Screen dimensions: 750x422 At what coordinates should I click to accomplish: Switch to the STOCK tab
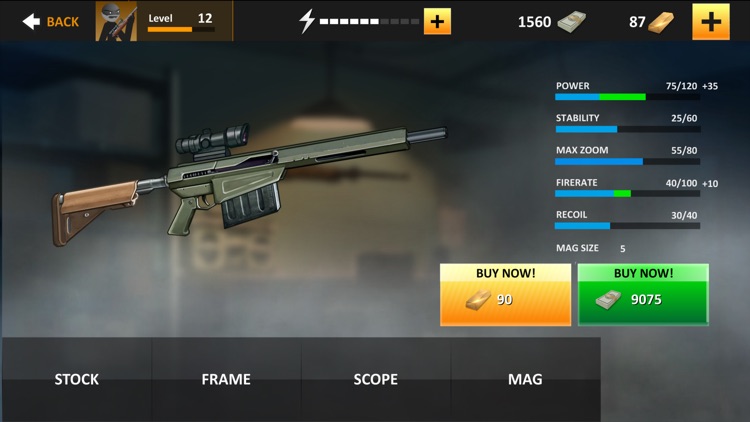pos(77,379)
